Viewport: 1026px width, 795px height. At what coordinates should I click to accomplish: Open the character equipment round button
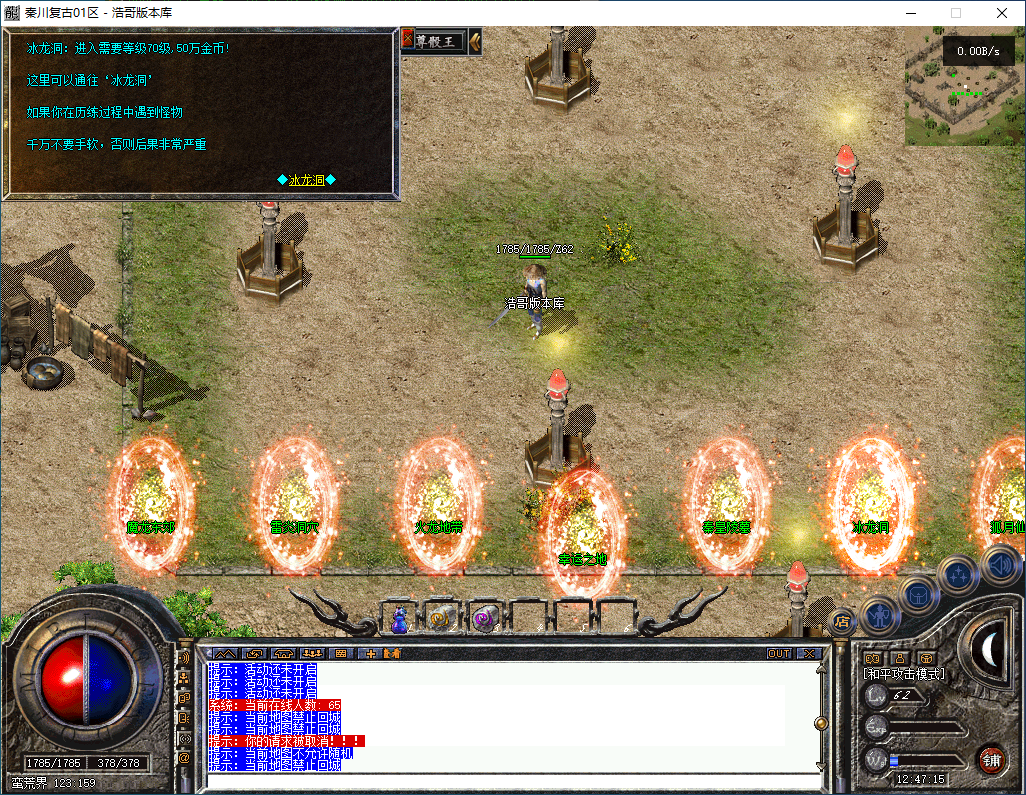click(x=880, y=614)
